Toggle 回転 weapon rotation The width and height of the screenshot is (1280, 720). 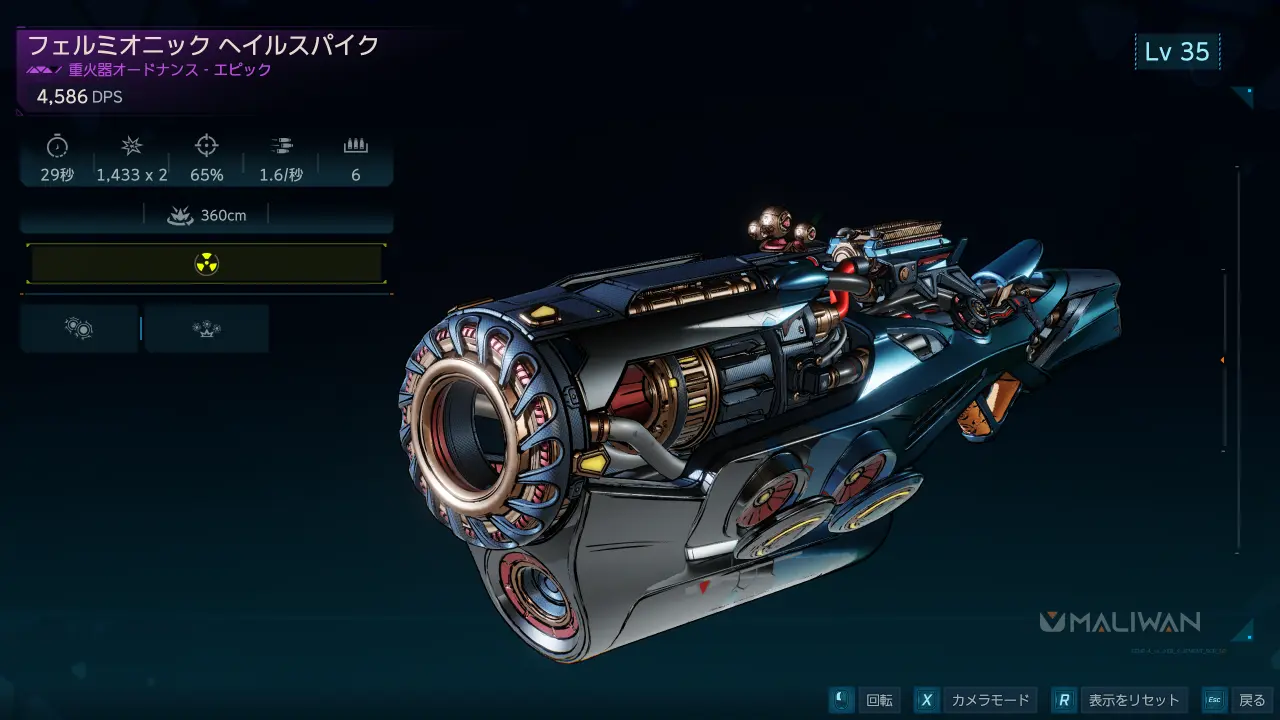point(878,700)
